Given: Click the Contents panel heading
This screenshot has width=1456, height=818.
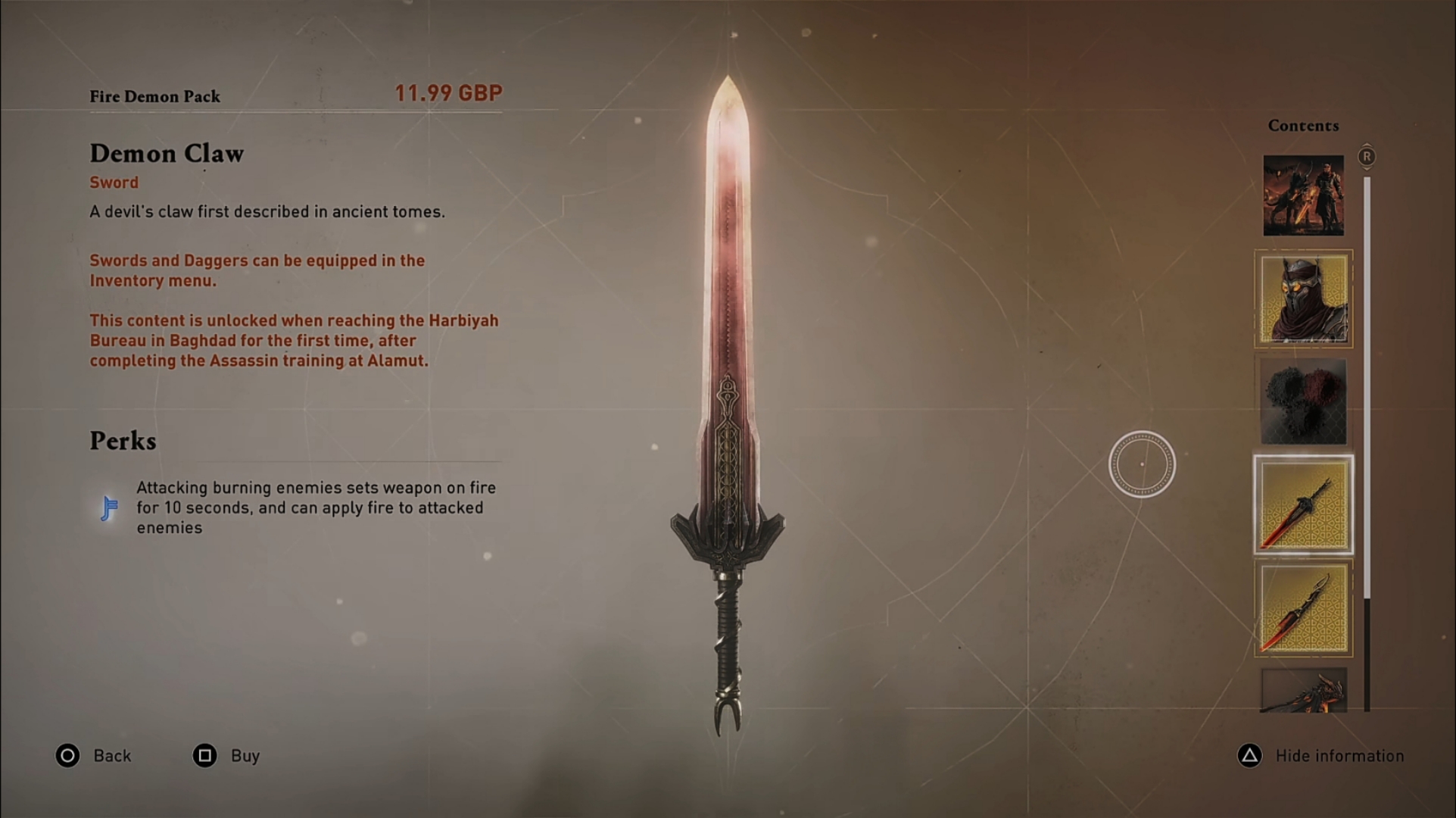Looking at the screenshot, I should tap(1303, 125).
